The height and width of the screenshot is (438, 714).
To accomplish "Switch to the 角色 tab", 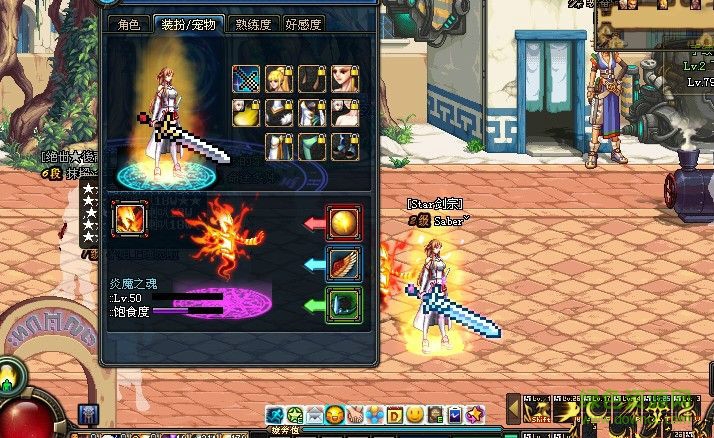I will click(128, 25).
